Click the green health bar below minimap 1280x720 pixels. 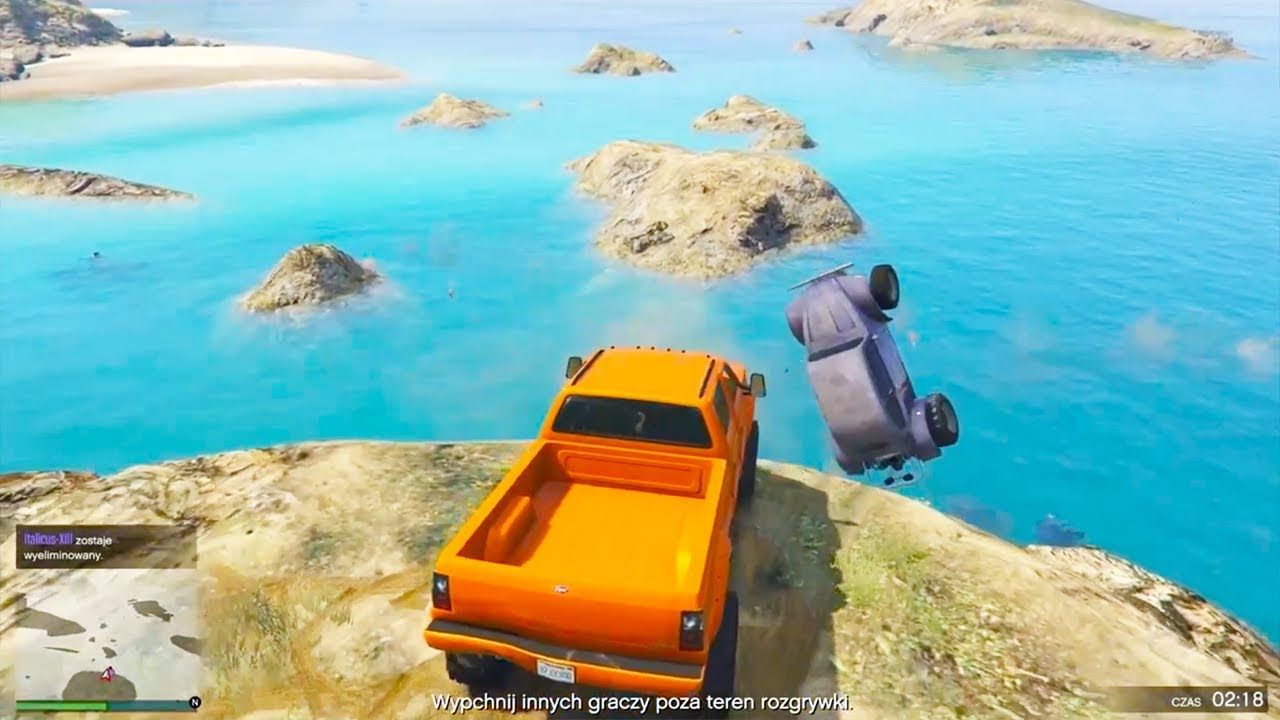(x=60, y=705)
